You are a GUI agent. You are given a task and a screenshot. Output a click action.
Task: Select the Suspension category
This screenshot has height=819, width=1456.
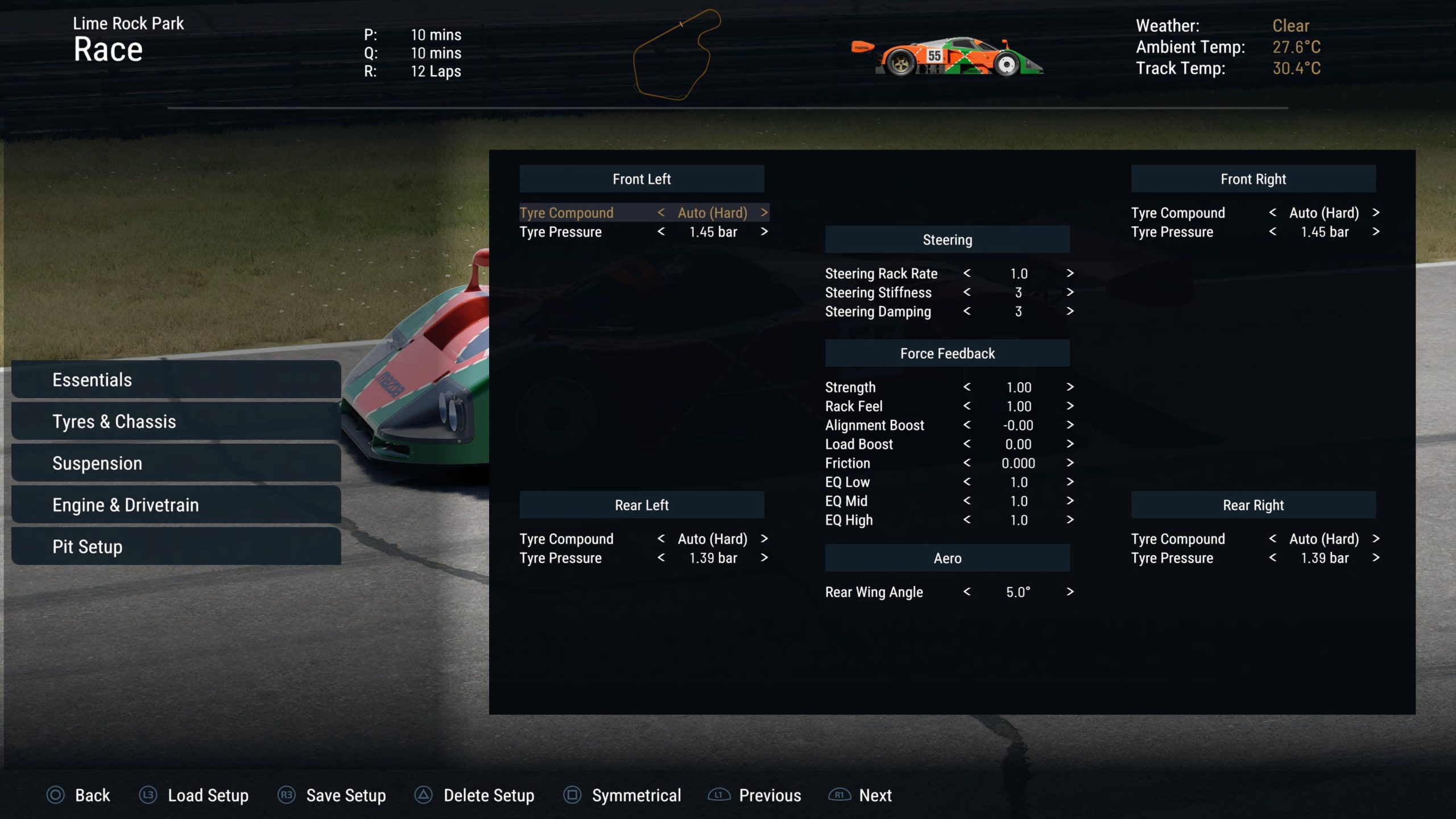pyautogui.click(x=176, y=463)
